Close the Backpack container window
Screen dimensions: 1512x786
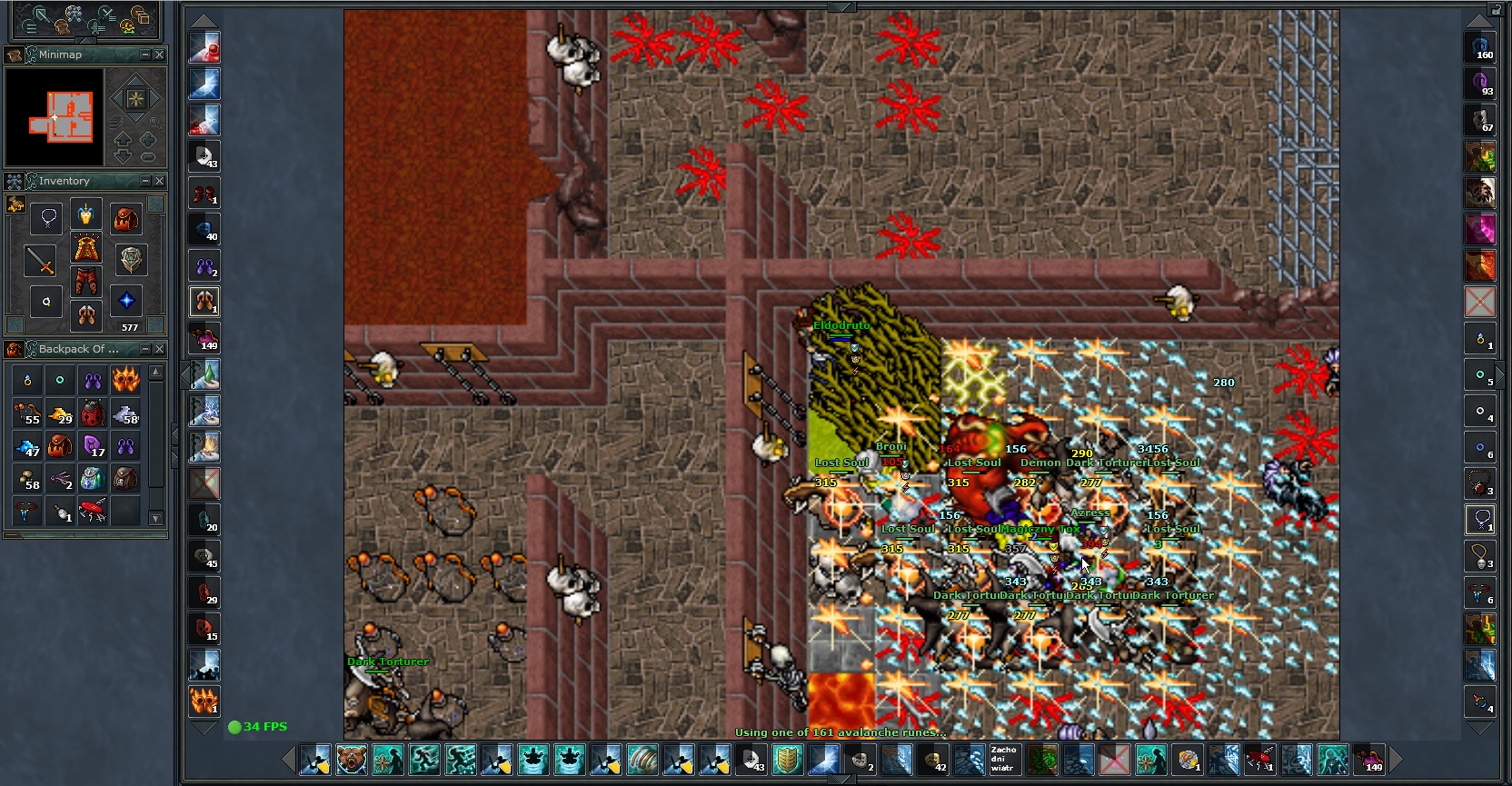click(x=160, y=349)
